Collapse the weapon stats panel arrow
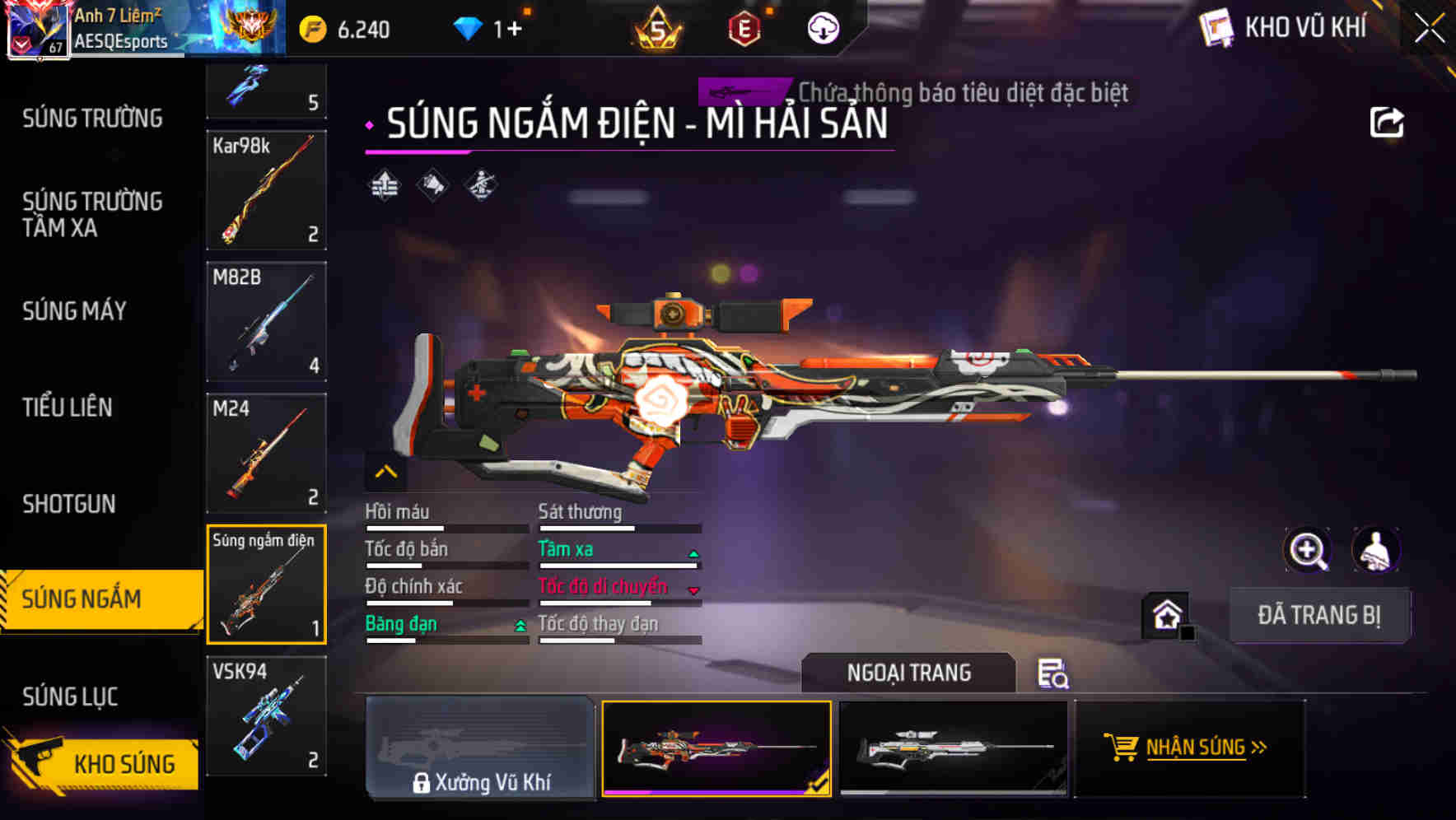The height and width of the screenshot is (820, 1456). point(385,472)
